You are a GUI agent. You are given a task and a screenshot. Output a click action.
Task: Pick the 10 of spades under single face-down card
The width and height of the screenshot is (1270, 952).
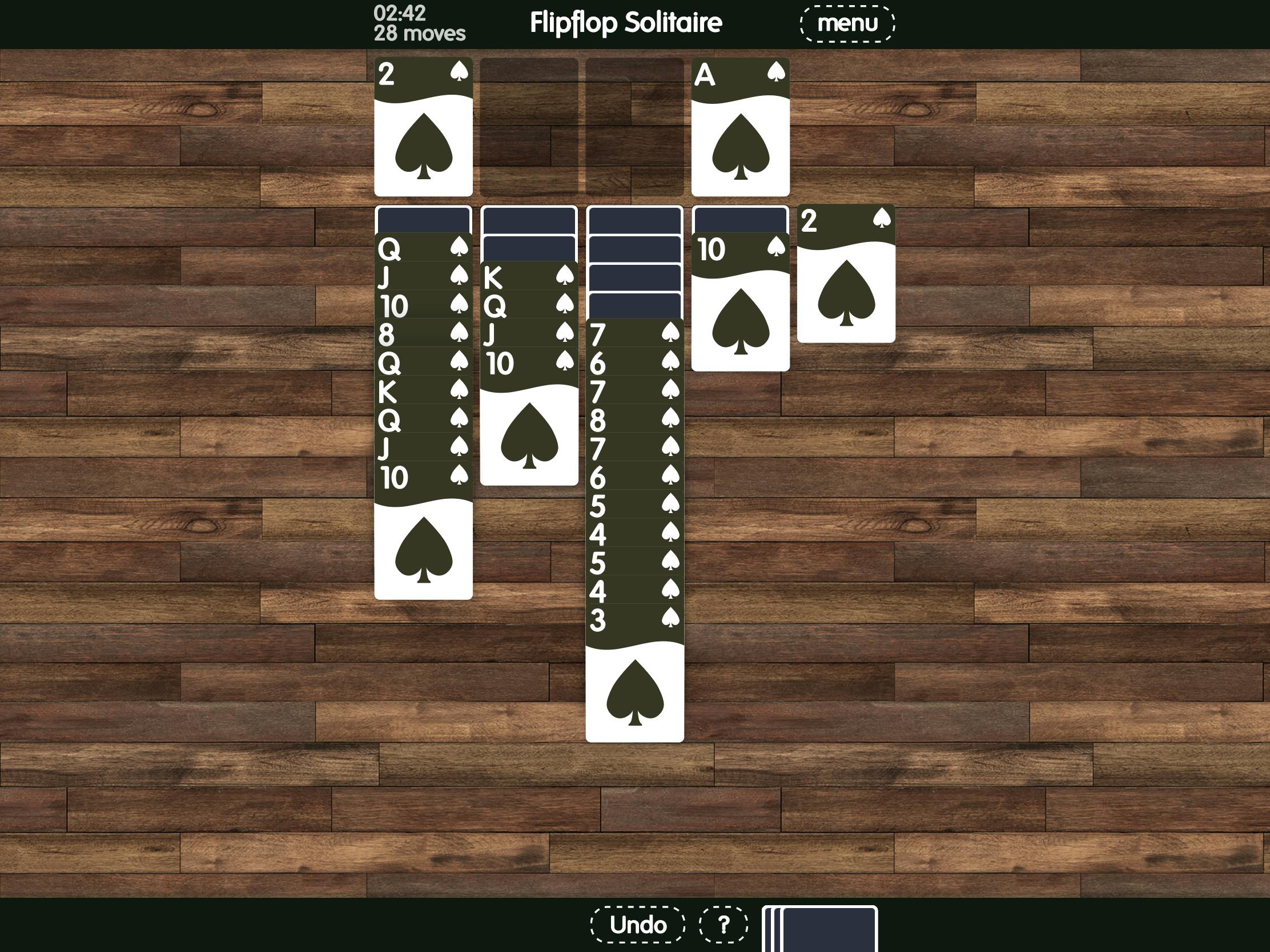pos(740,302)
